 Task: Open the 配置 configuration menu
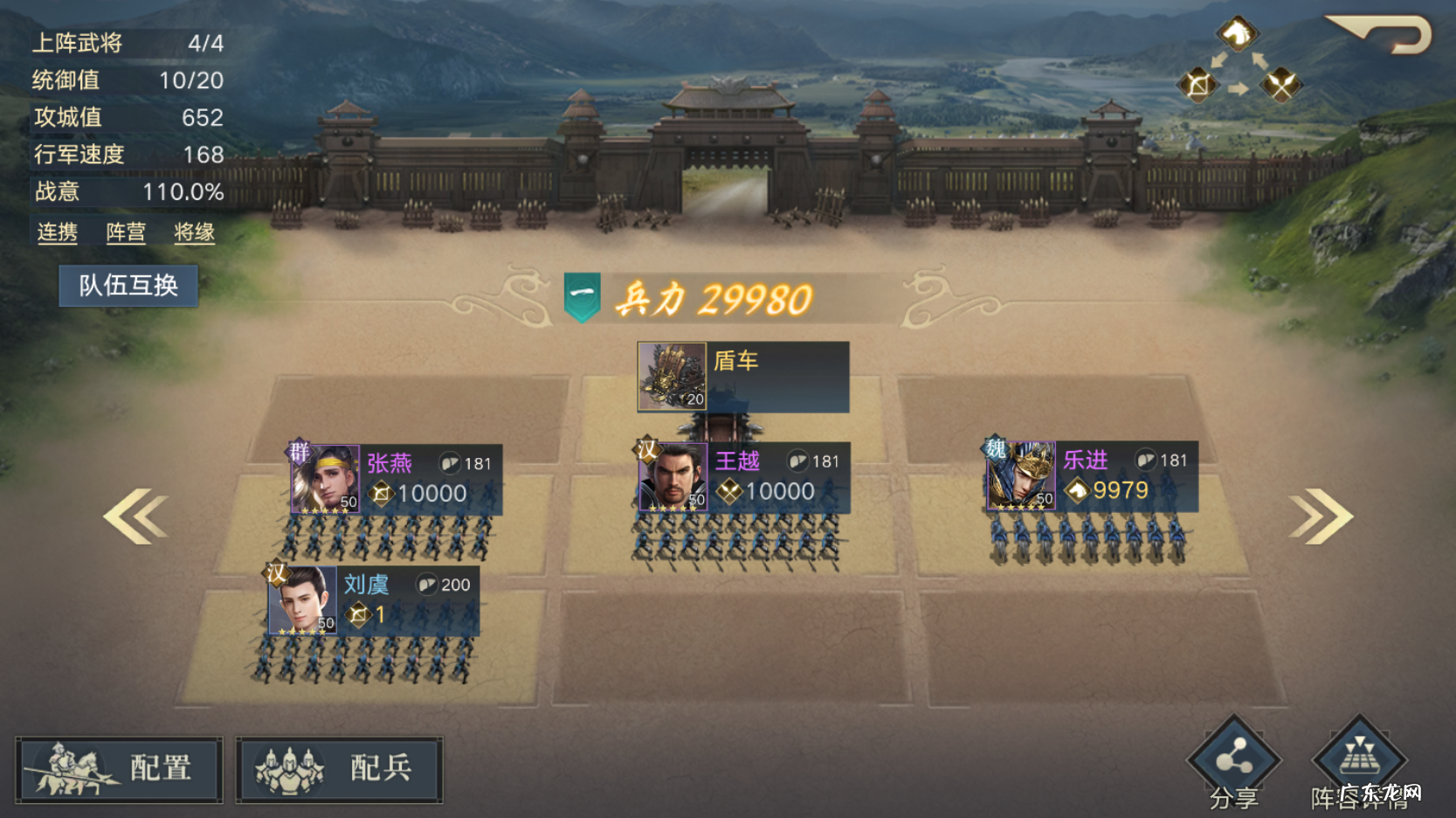click(x=119, y=769)
